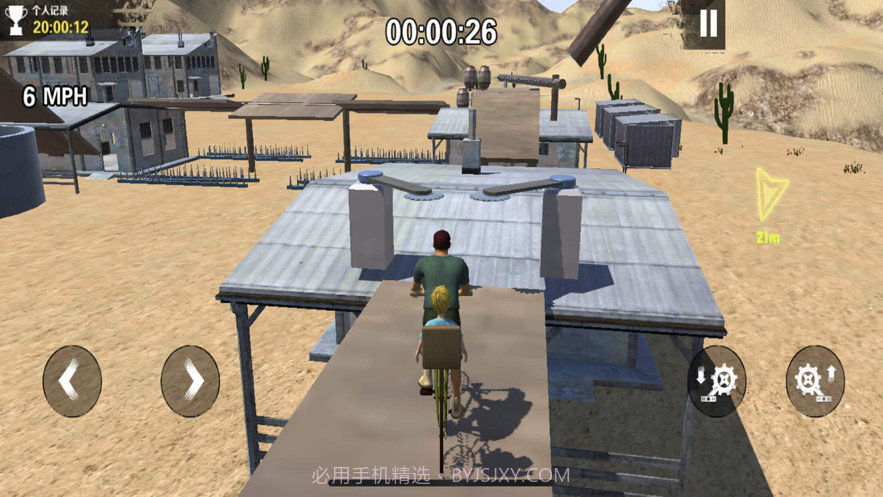Viewport: 883px width, 497px height.
Task: Tap the gear button with down arrow
Action: pos(716,381)
